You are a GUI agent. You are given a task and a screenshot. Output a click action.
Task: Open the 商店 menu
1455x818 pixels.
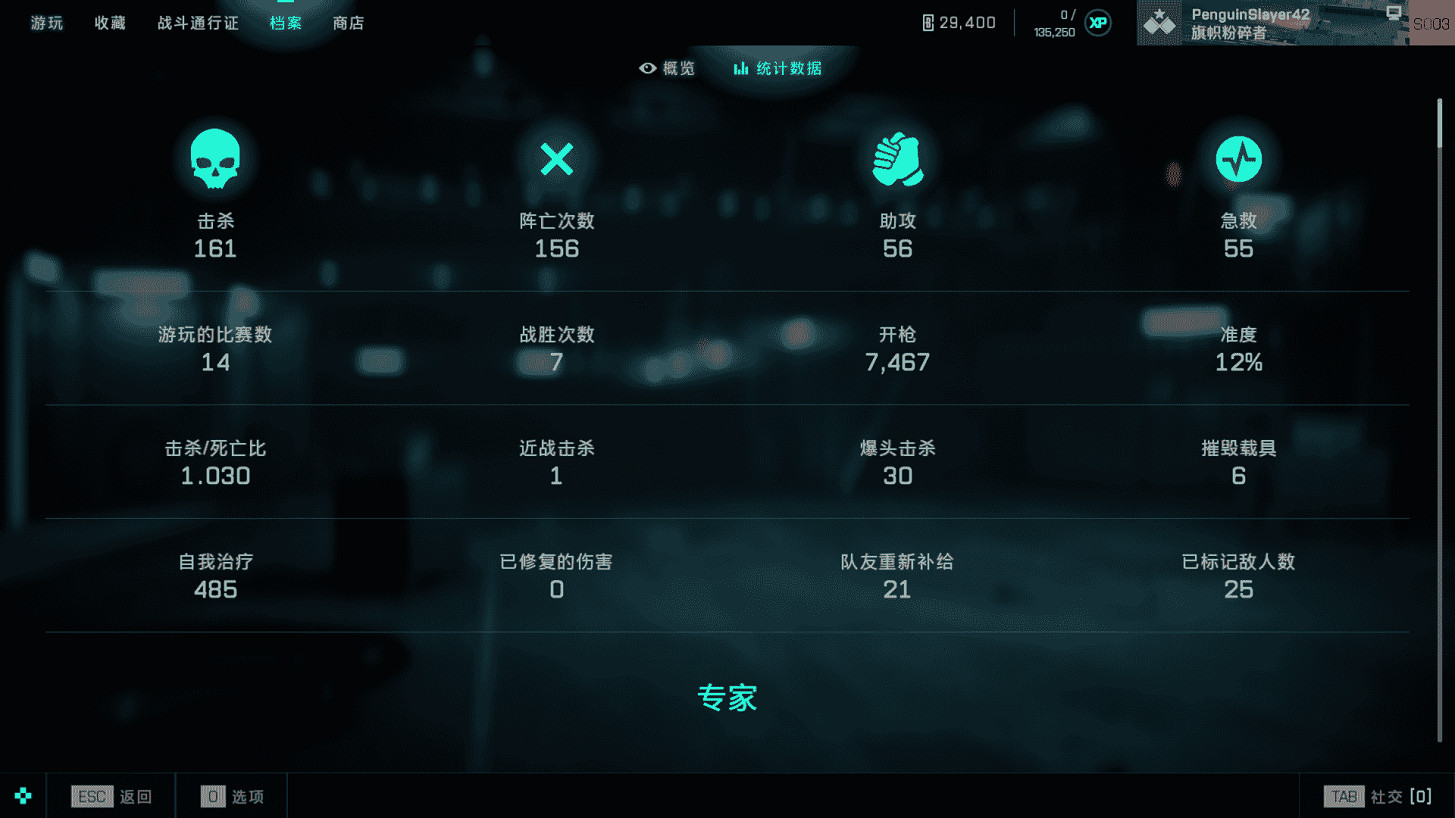348,23
